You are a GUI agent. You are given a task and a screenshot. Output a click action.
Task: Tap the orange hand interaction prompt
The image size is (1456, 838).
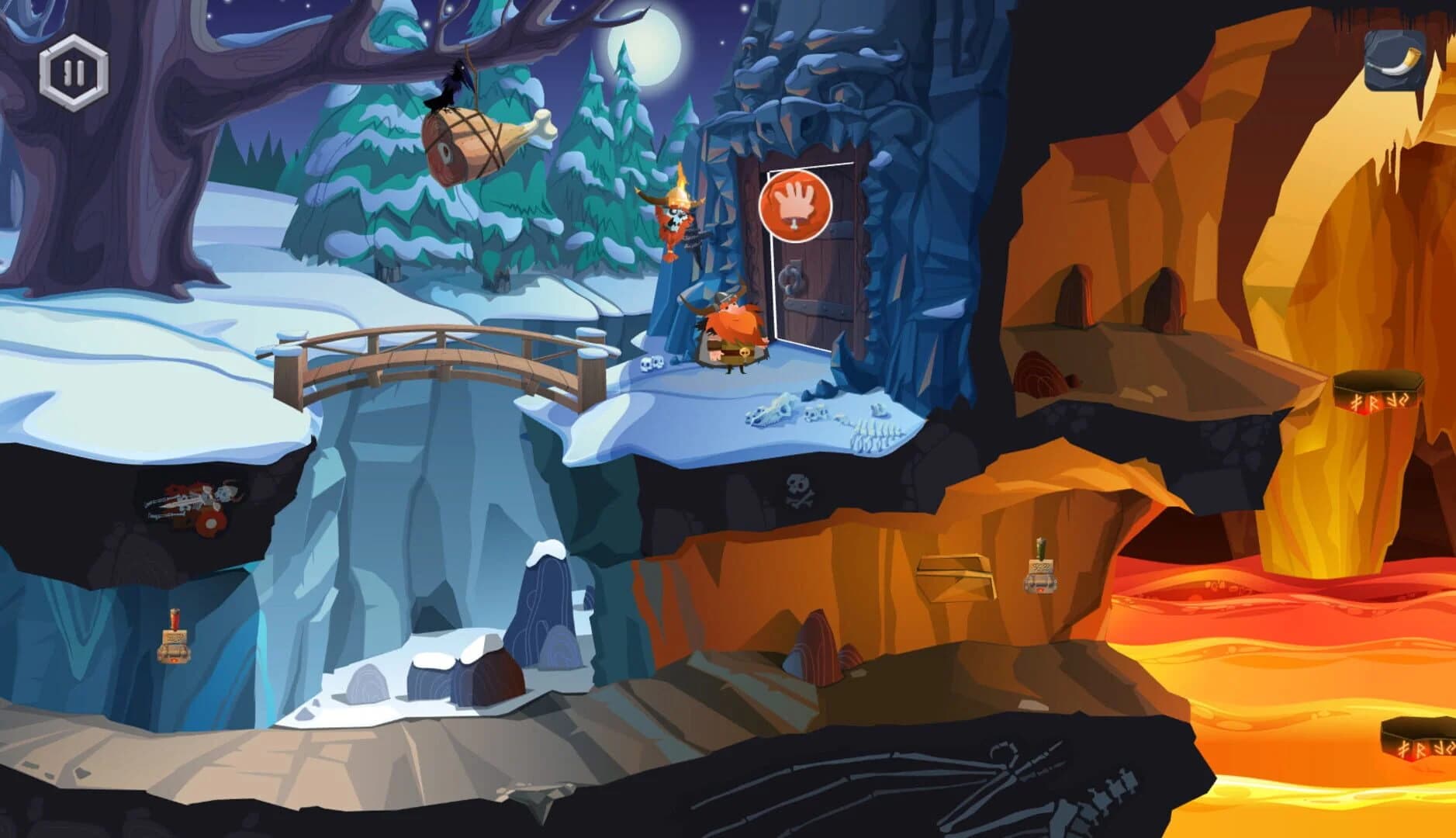(x=795, y=205)
